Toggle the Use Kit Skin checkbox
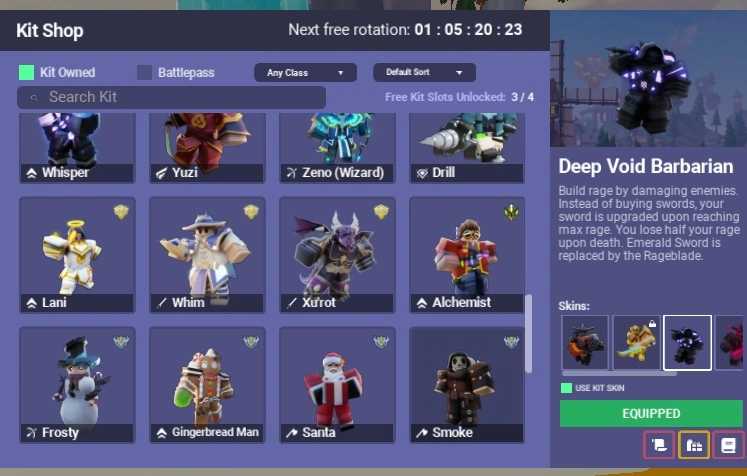This screenshot has height=476, width=747. 567,388
